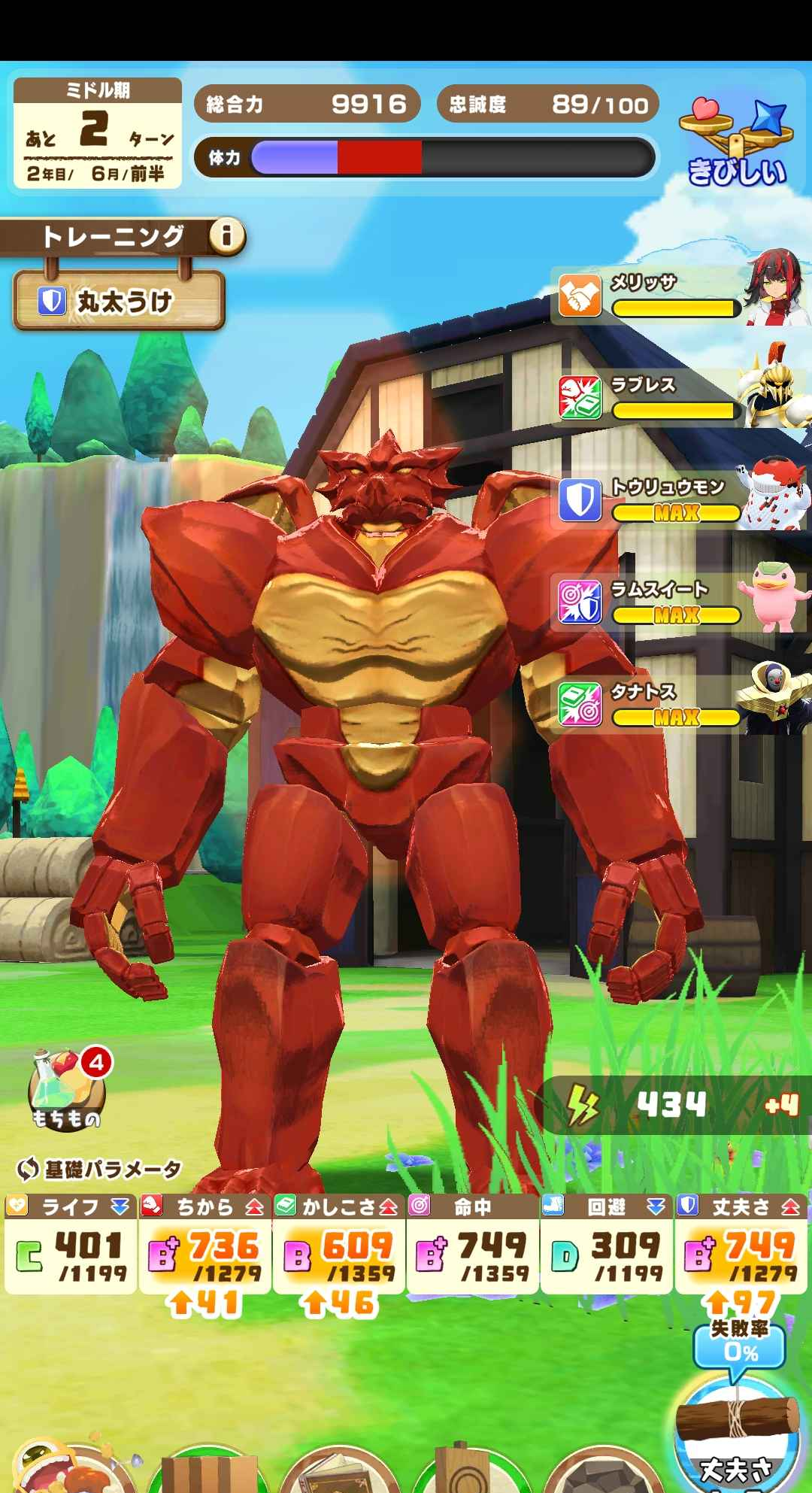Open the きびしい discipline balance icon
This screenshot has width=812, height=1493.
click(735, 144)
